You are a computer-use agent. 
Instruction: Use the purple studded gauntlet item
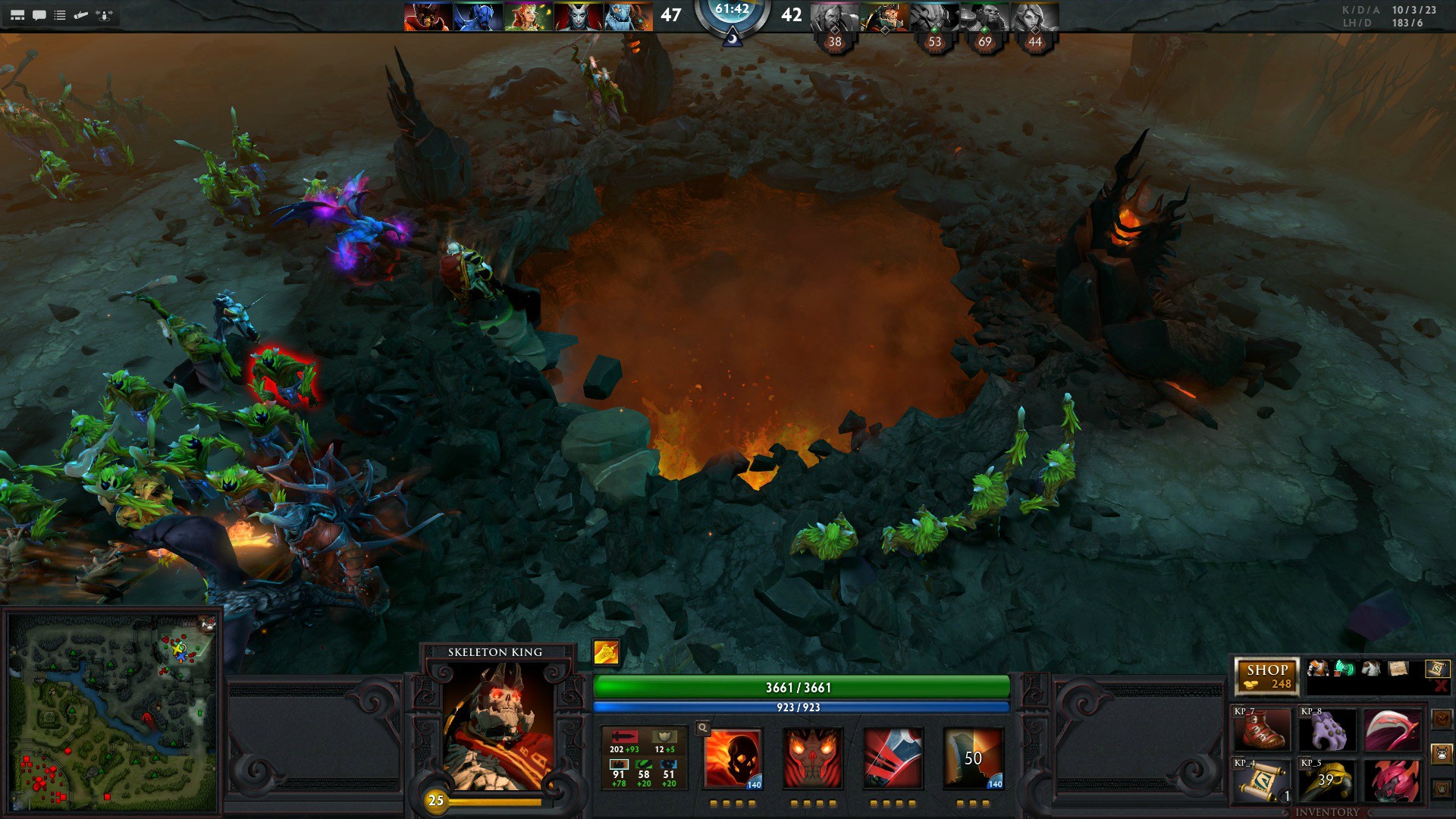[1327, 730]
